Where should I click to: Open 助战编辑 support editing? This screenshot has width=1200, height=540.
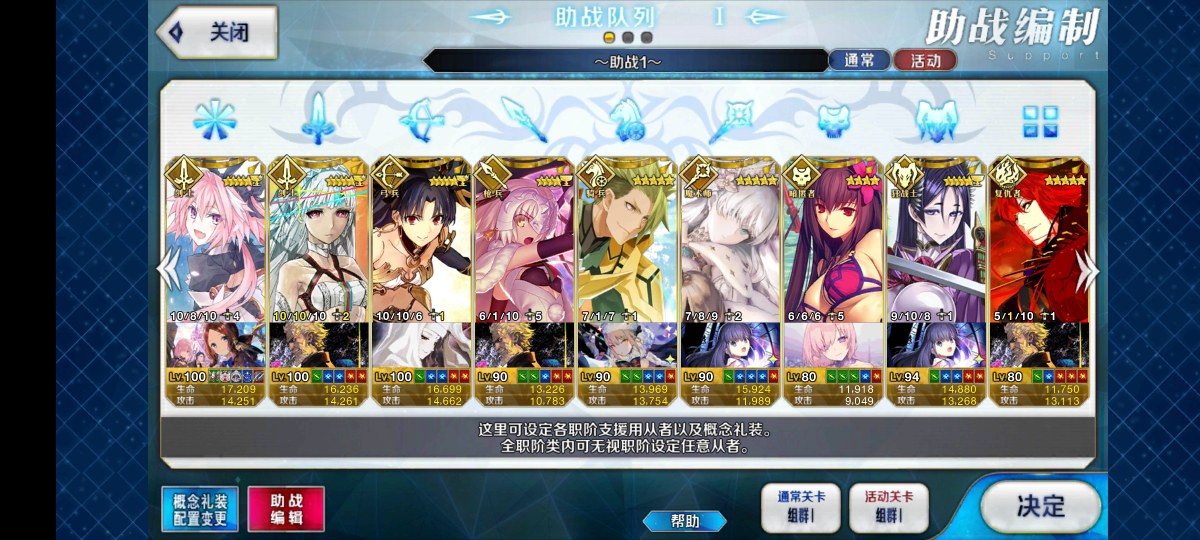pos(286,509)
